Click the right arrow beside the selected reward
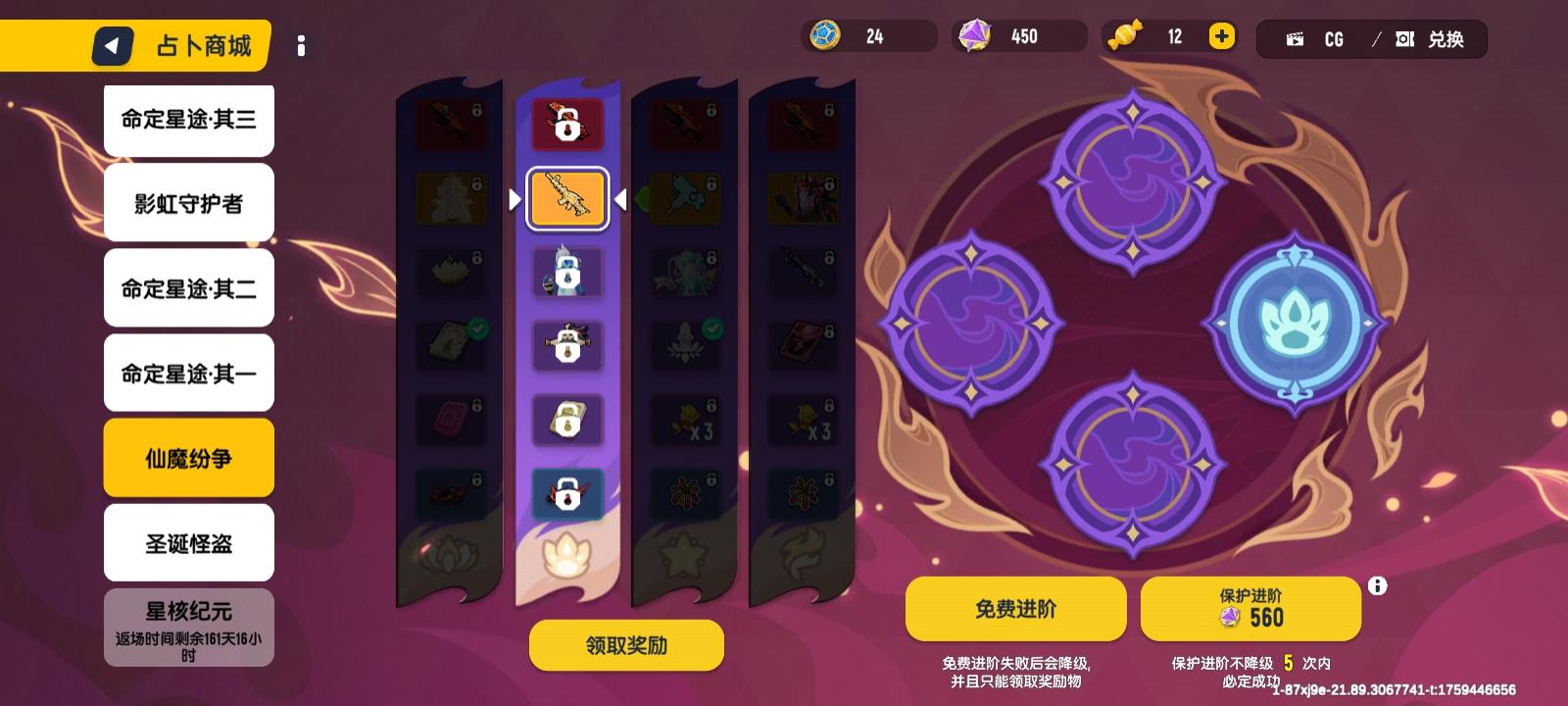Screen dimensions: 1568x706 (x=620, y=198)
